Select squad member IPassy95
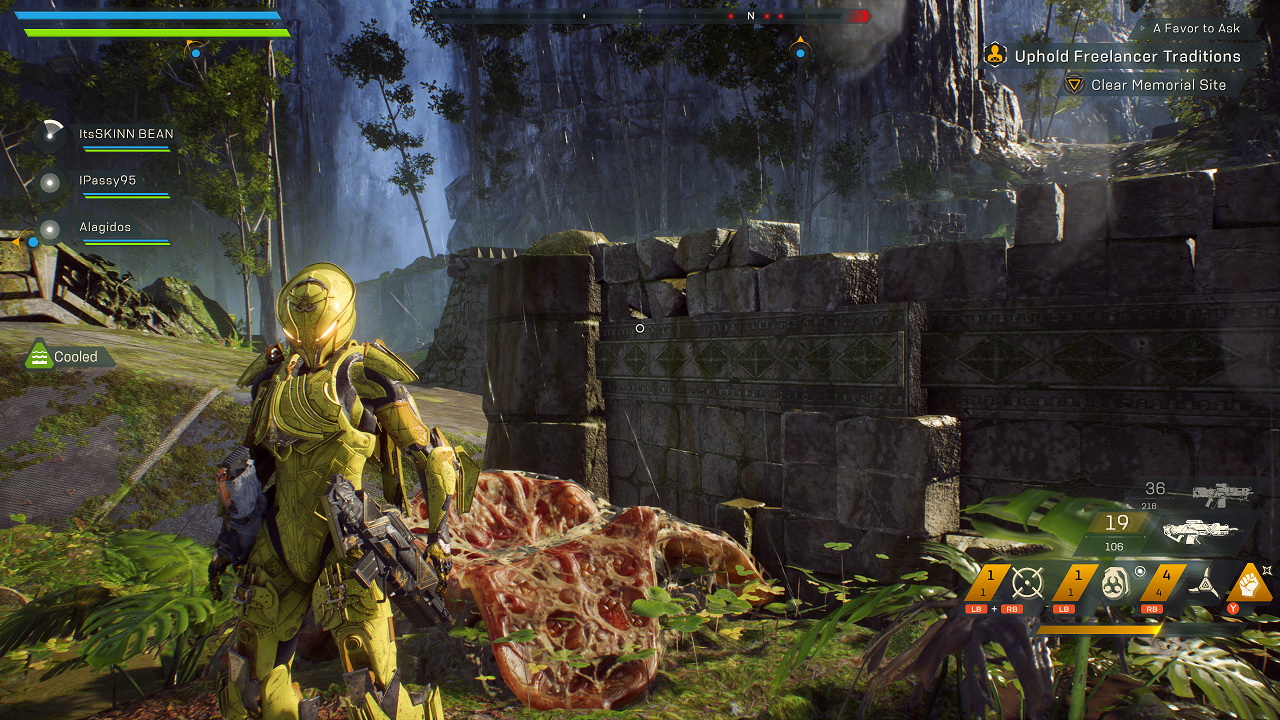Screen dimensions: 1280x720 coord(107,181)
